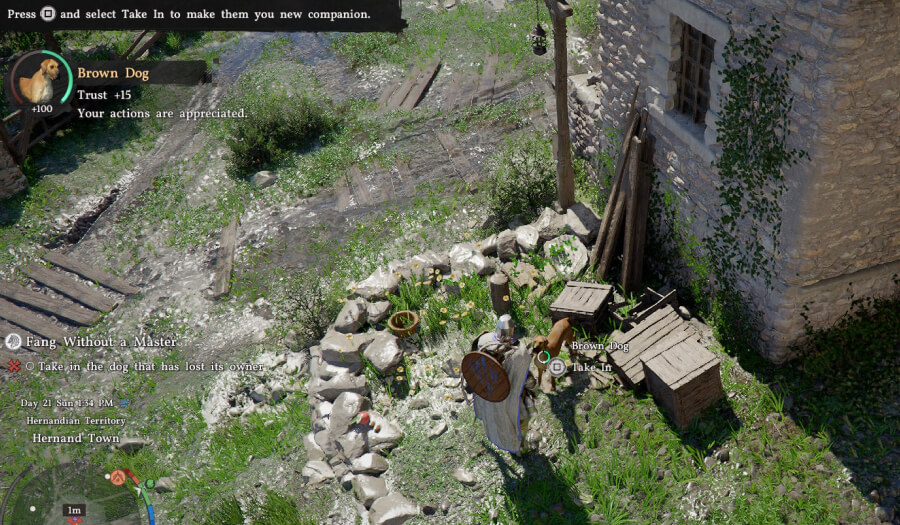Click the Brown Dog portrait icon
Image resolution: width=900 pixels, height=525 pixels.
click(x=39, y=81)
